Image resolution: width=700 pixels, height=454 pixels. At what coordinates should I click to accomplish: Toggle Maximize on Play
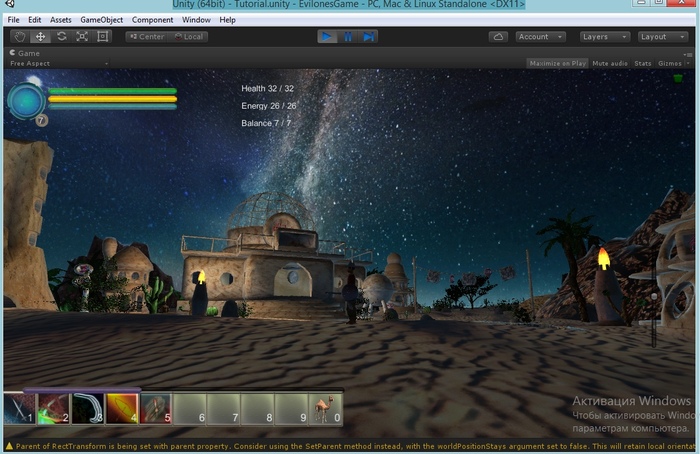coord(557,63)
